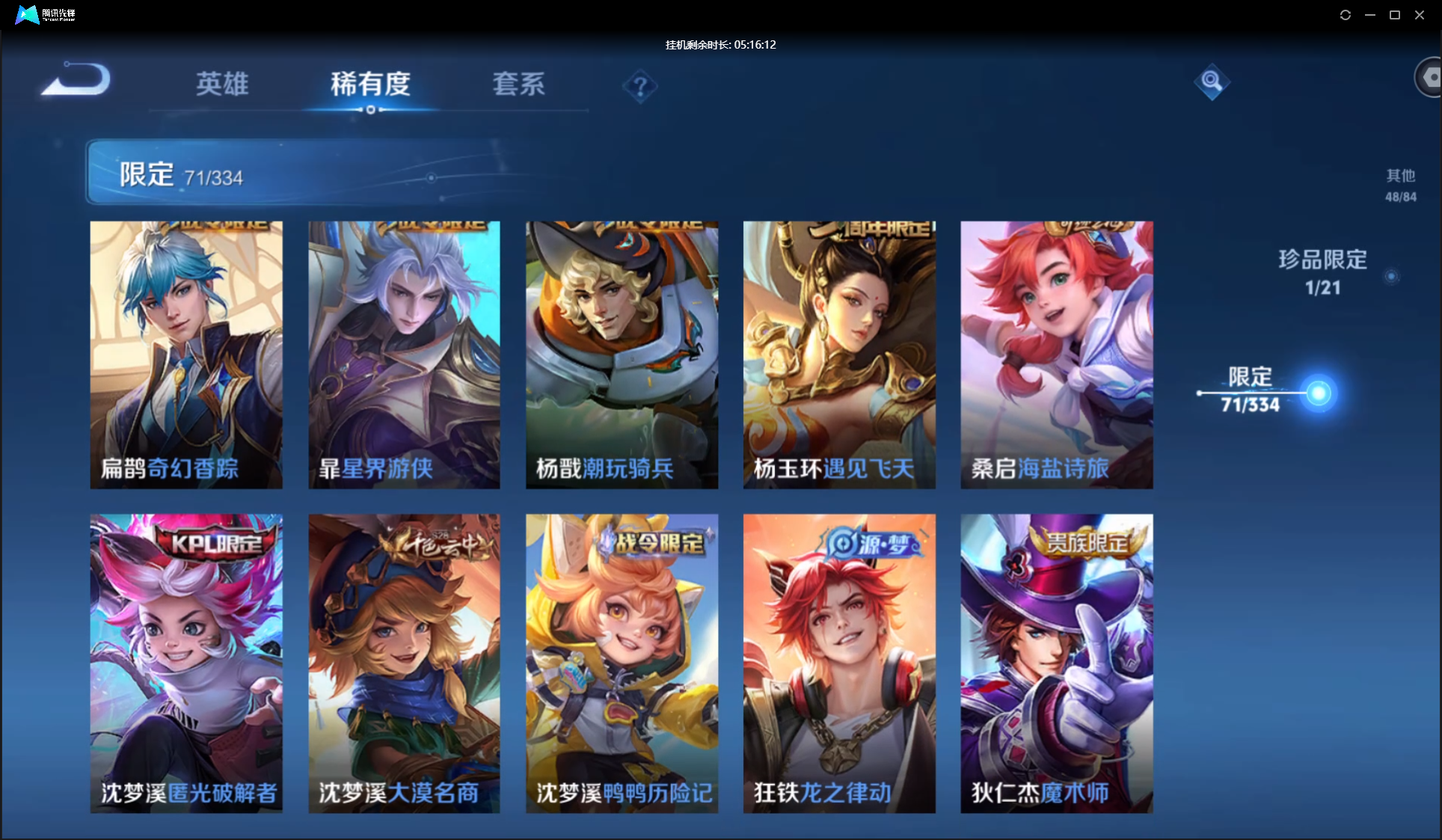This screenshot has height=840, width=1442.
Task: Select the 稀有度 tab
Action: point(370,84)
